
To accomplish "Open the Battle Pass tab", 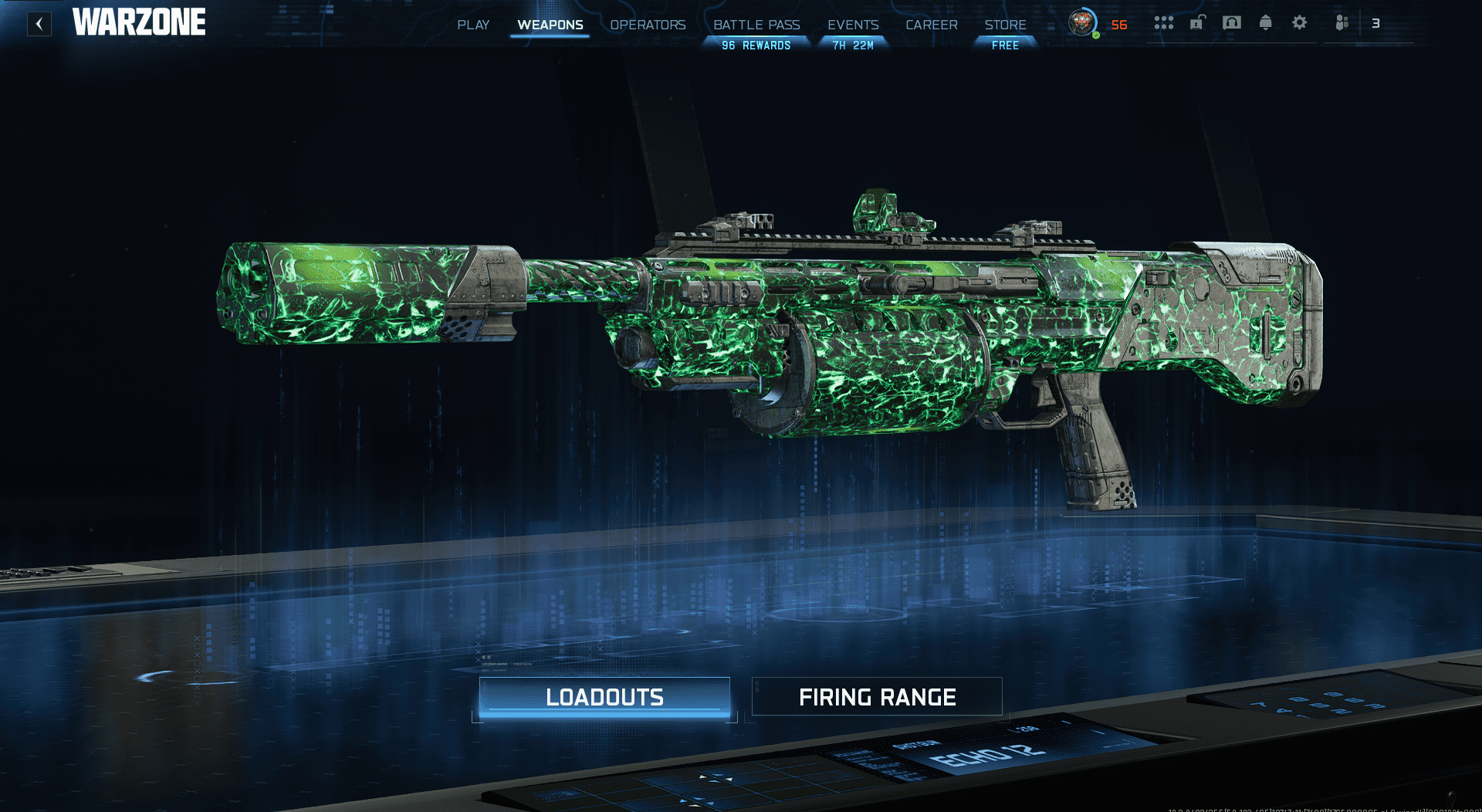I will (756, 25).
